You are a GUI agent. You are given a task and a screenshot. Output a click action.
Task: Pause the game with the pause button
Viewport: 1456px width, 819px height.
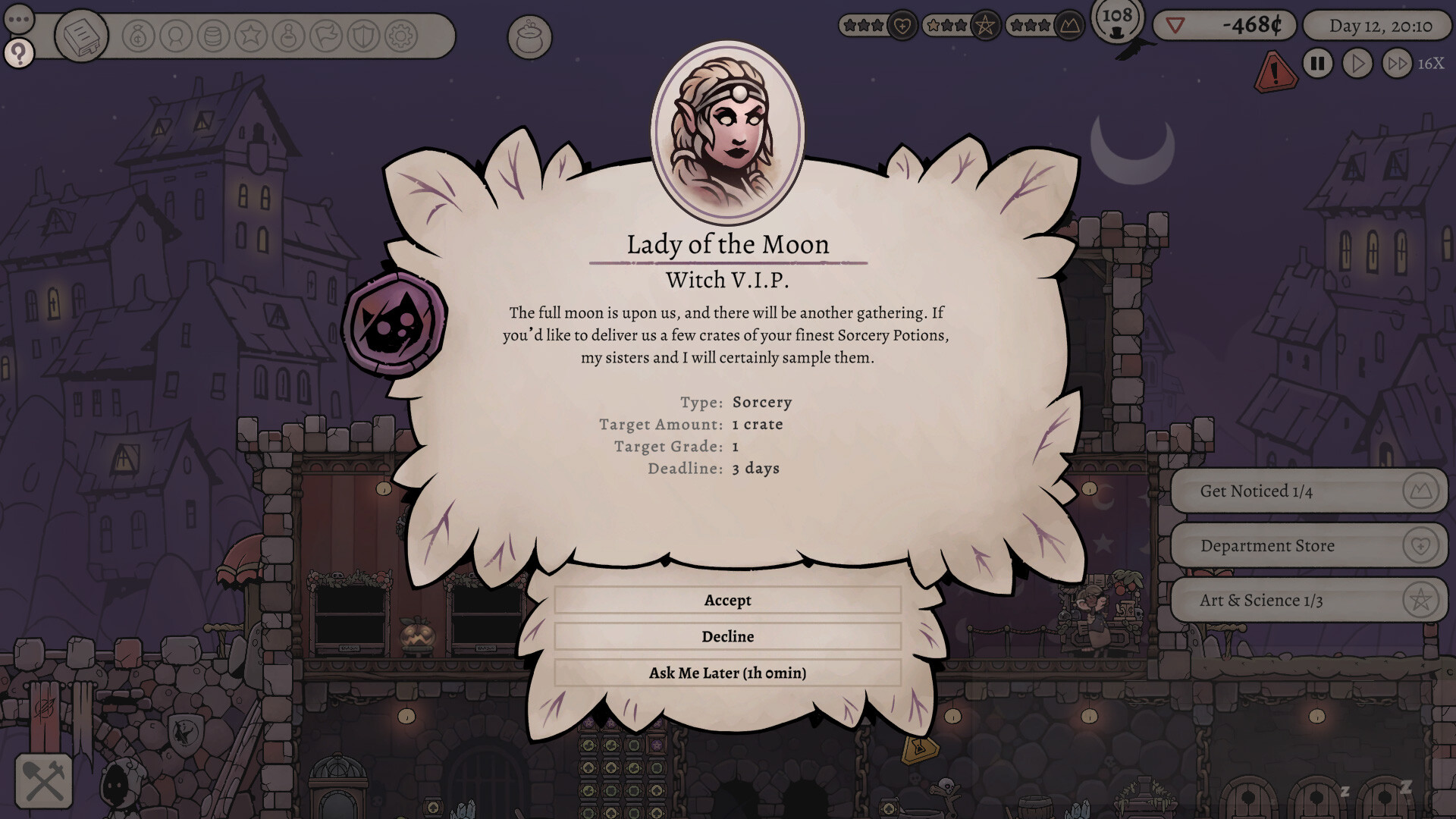pyautogui.click(x=1317, y=64)
